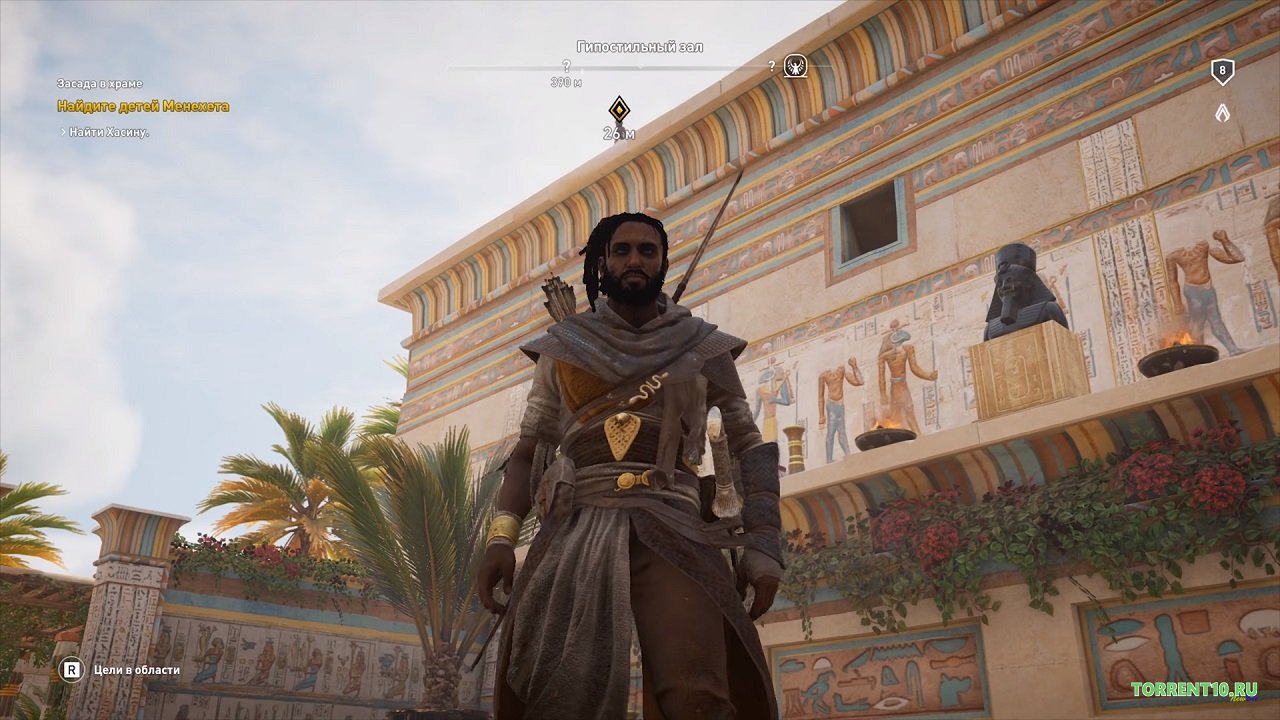Click the "Гипостильный зал" location label
This screenshot has width=1280, height=720.
[x=640, y=47]
